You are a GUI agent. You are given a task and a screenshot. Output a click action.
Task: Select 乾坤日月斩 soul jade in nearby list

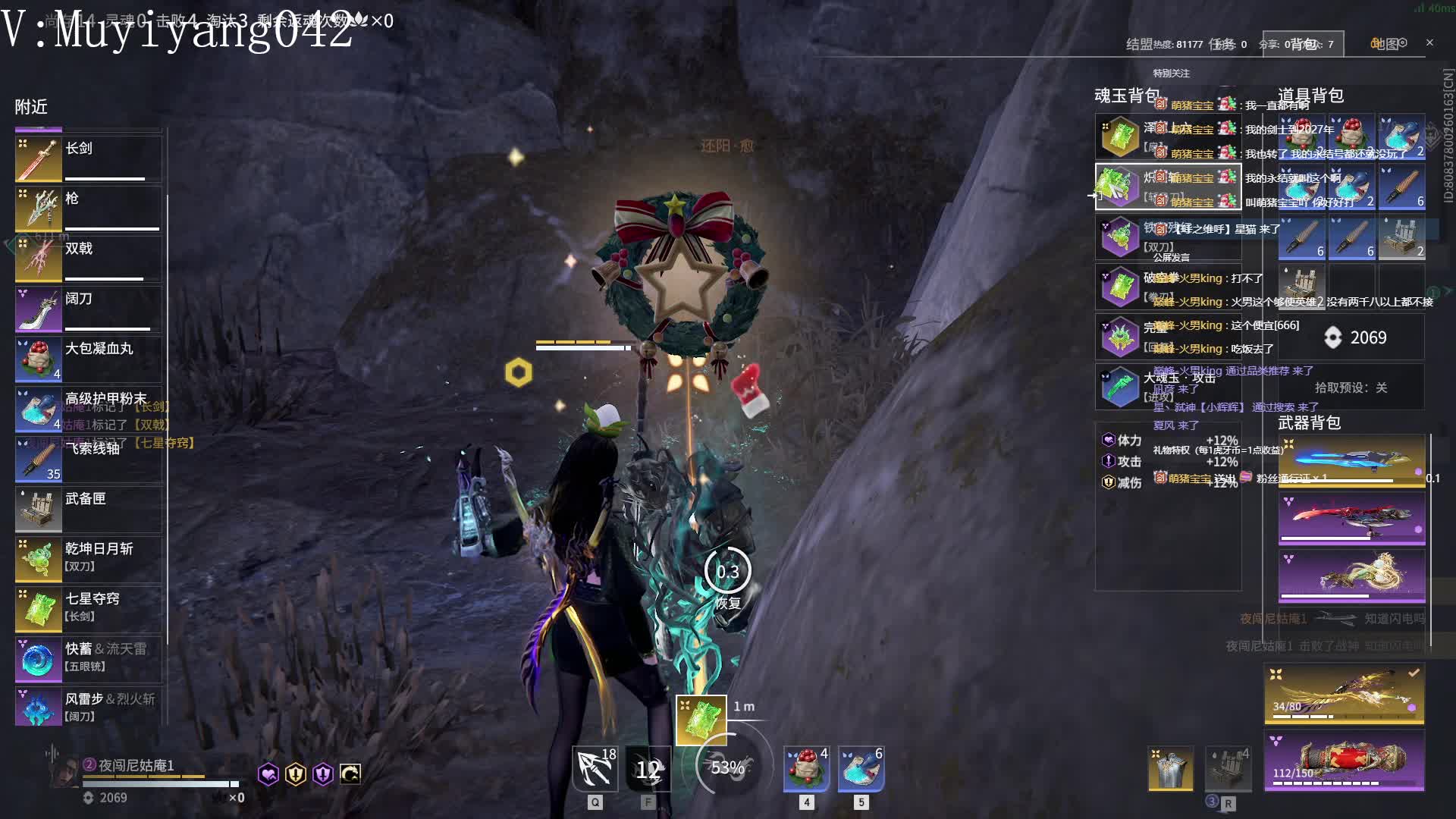[x=88, y=559]
